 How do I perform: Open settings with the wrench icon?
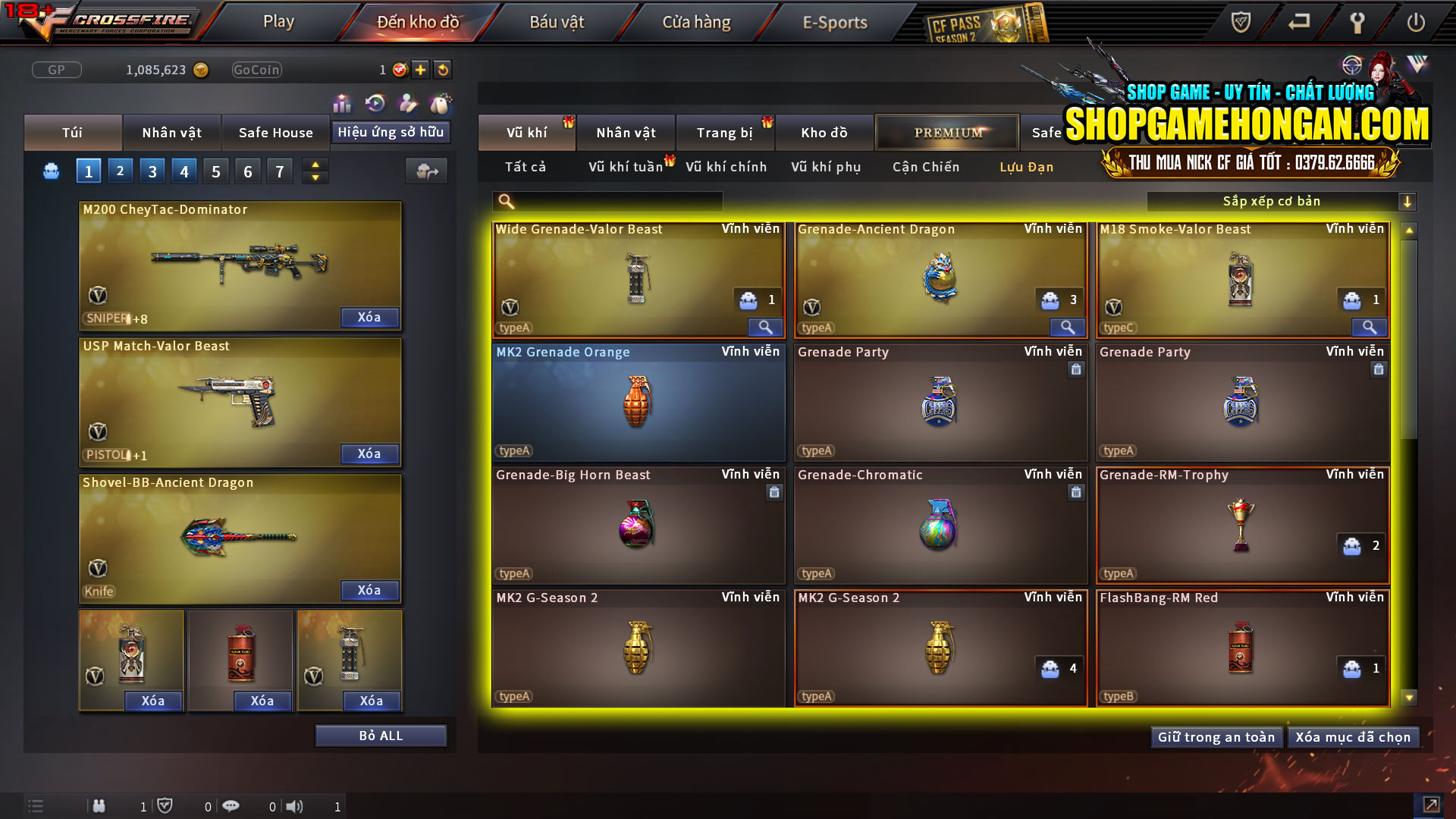tap(1357, 23)
